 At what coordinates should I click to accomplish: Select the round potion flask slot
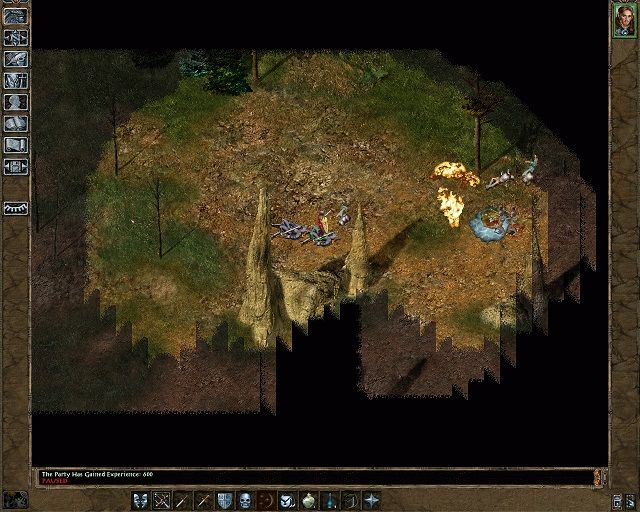tap(309, 499)
